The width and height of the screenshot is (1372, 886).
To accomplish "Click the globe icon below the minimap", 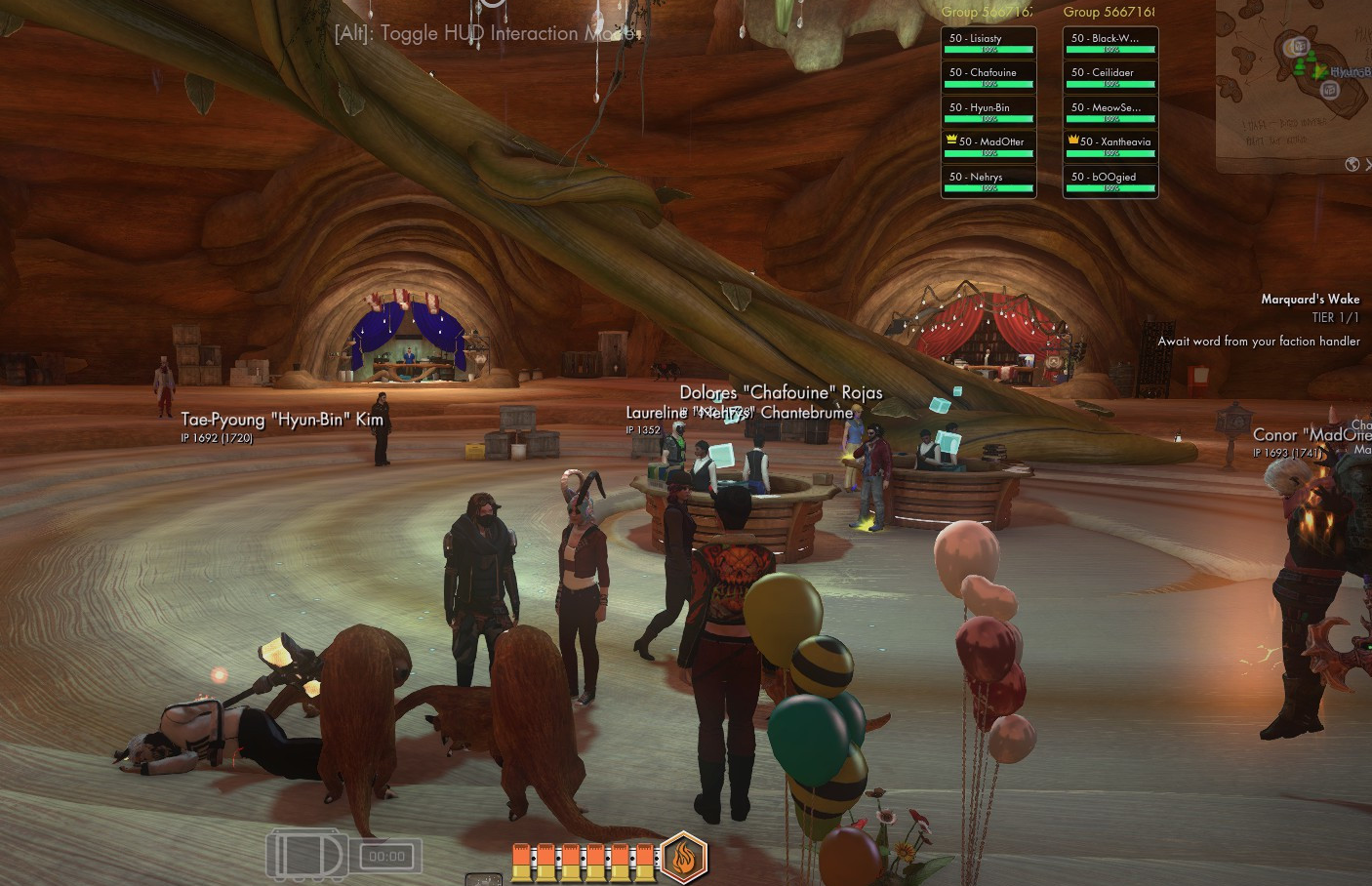I will 1352,164.
